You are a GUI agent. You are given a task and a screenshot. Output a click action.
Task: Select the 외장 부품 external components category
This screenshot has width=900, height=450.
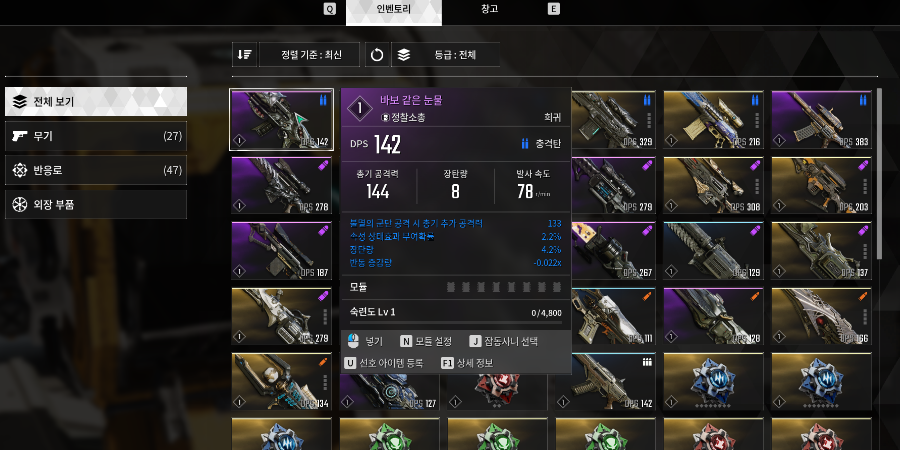pyautogui.click(x=95, y=204)
